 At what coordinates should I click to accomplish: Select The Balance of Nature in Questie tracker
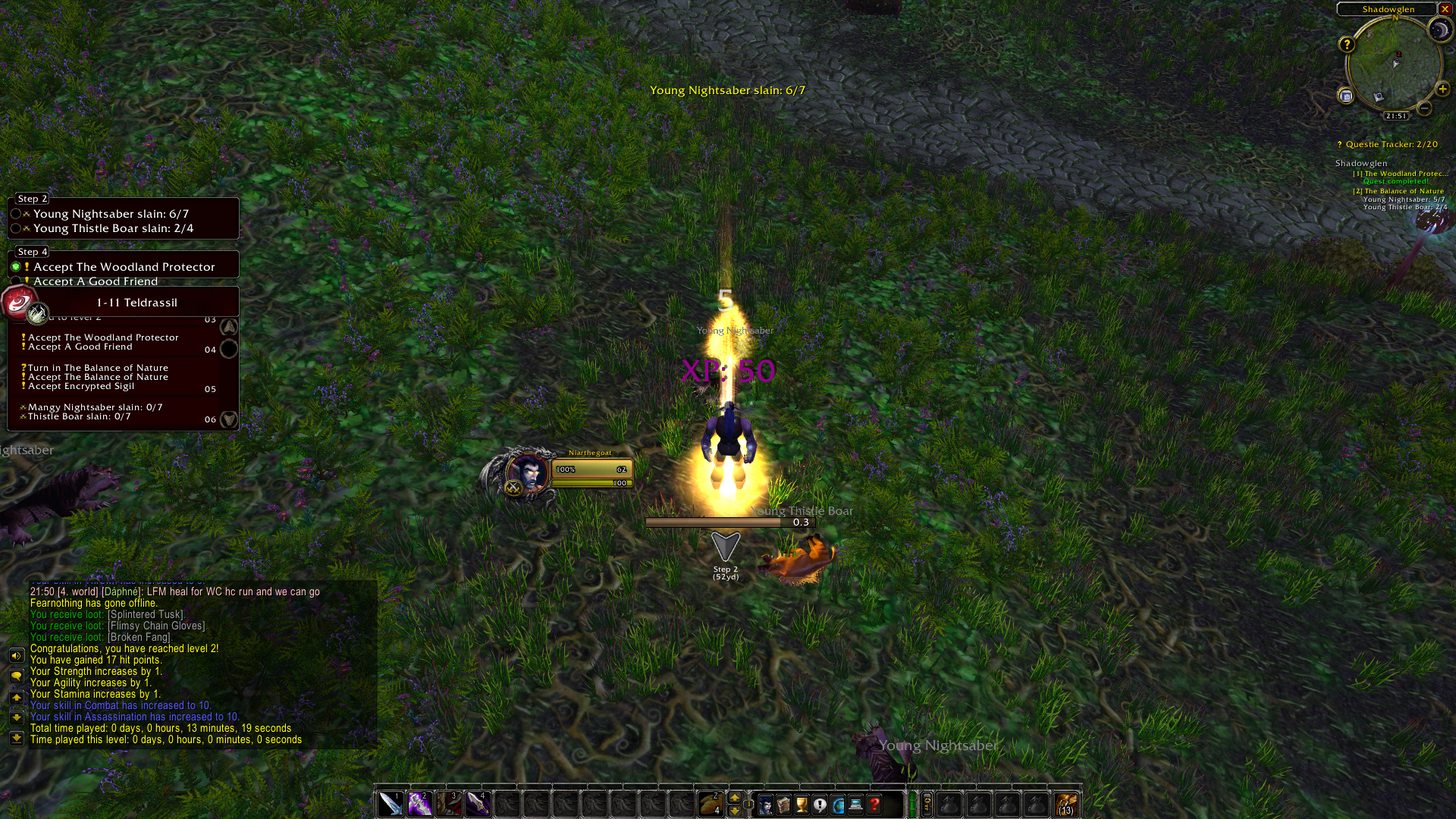(x=1404, y=191)
